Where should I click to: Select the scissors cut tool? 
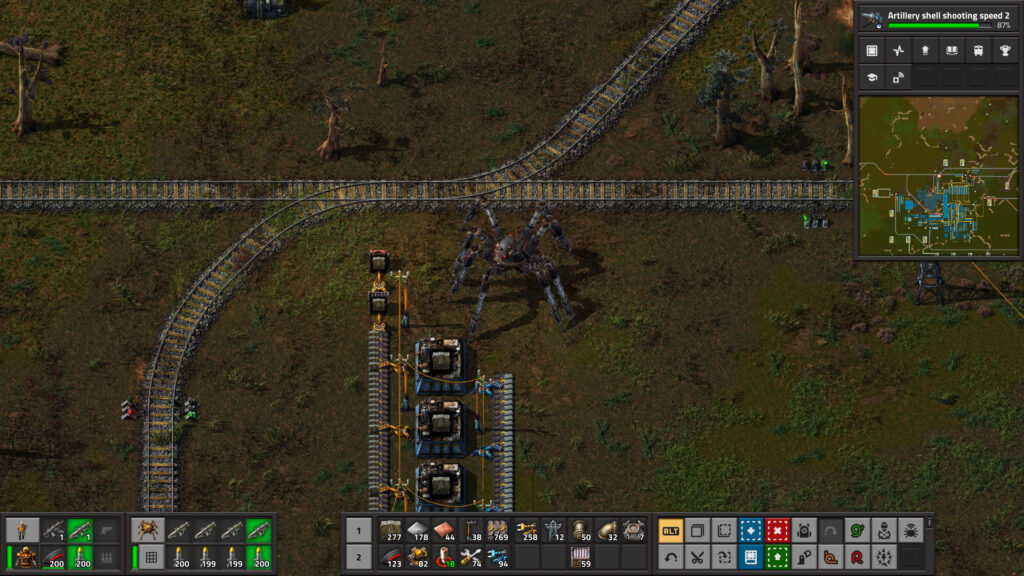(x=697, y=557)
